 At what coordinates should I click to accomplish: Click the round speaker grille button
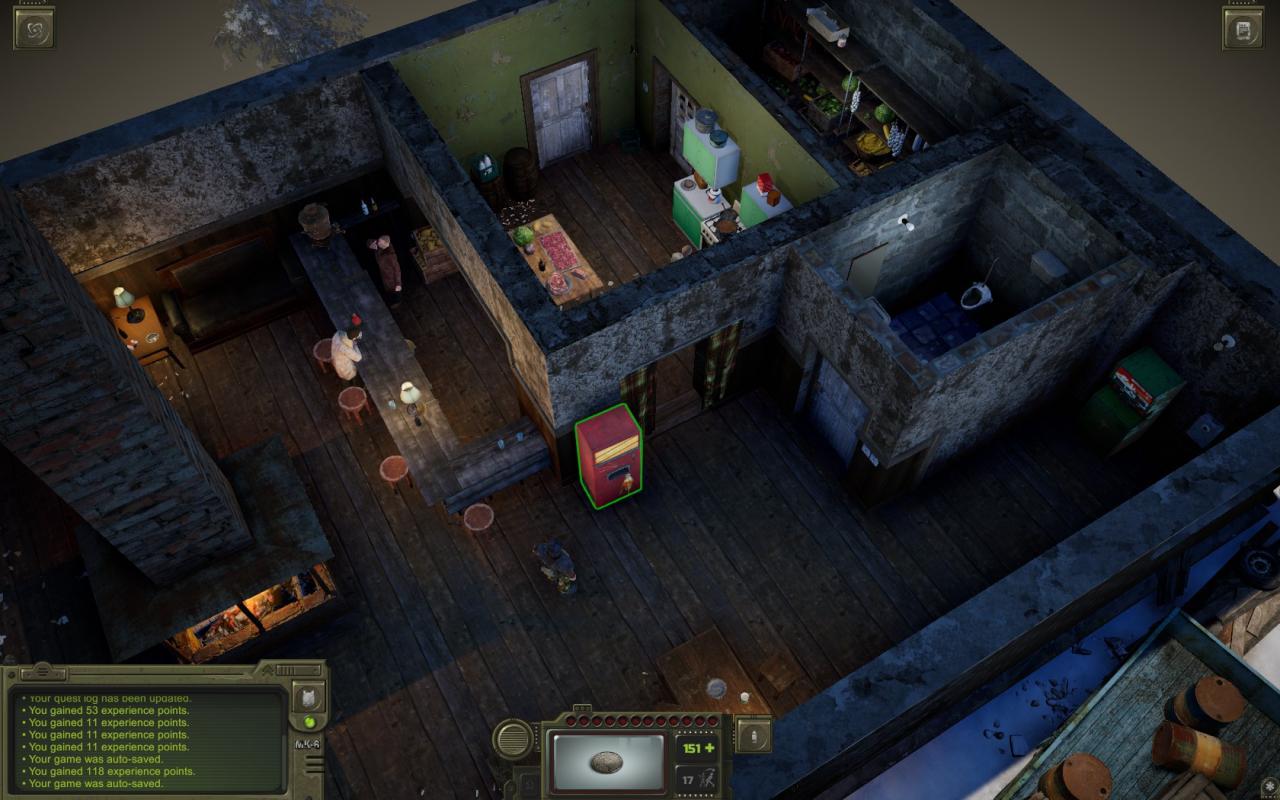pos(513,739)
